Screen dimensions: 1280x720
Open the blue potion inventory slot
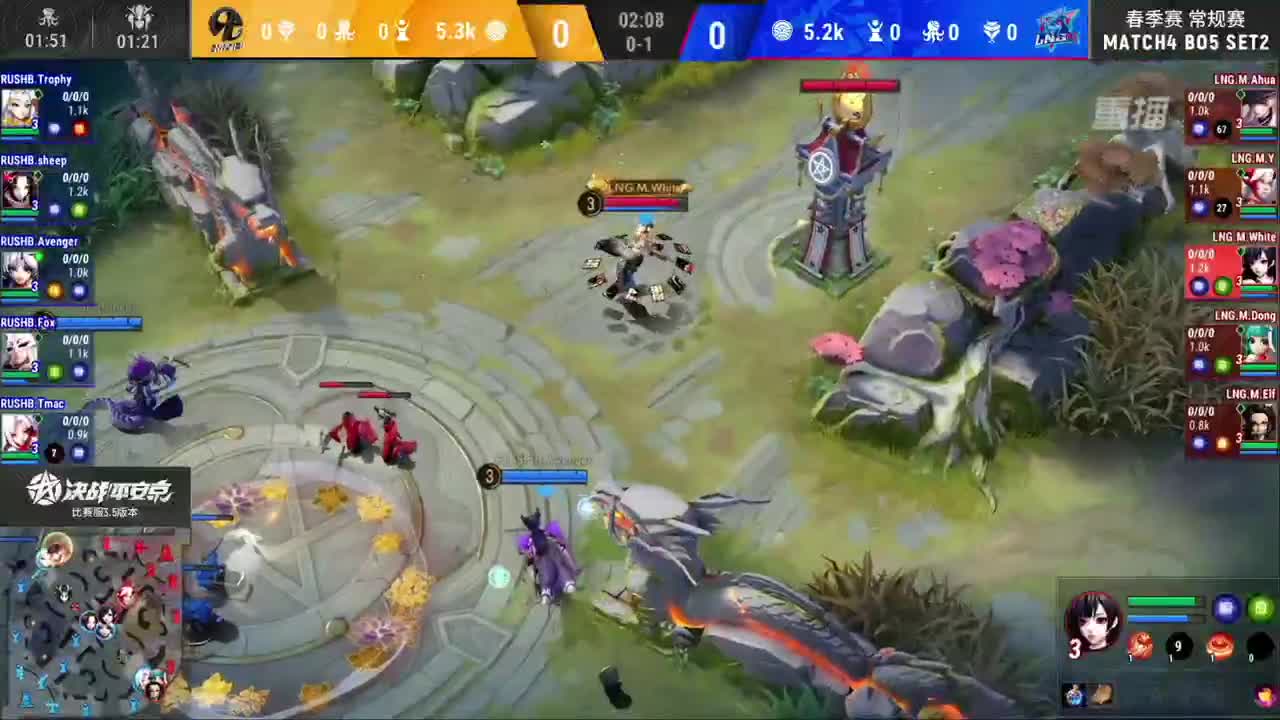1076,695
